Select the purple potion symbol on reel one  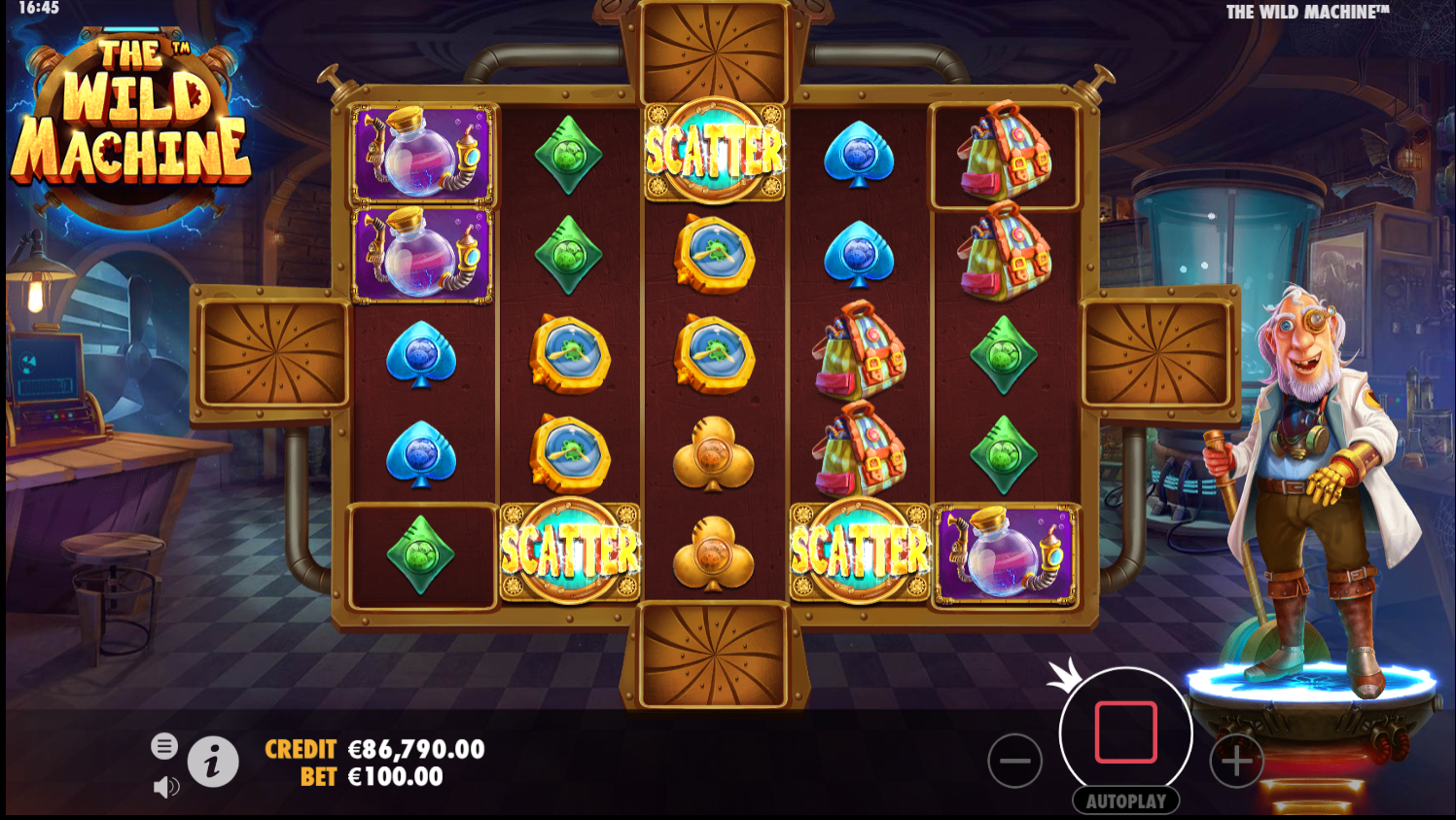coord(422,156)
